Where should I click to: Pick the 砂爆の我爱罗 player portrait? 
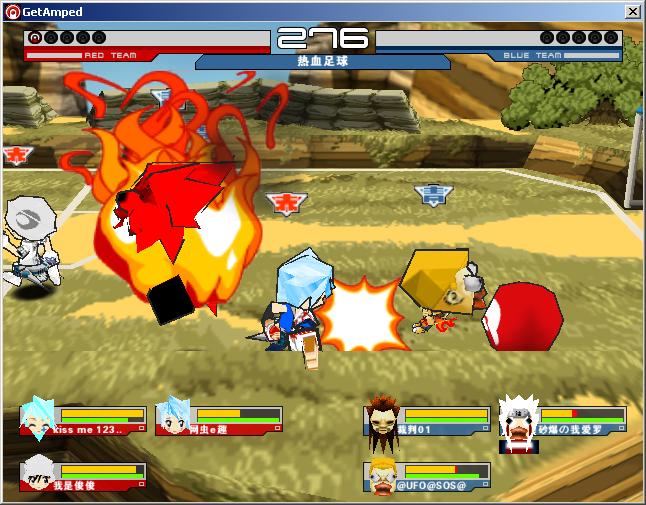point(518,418)
